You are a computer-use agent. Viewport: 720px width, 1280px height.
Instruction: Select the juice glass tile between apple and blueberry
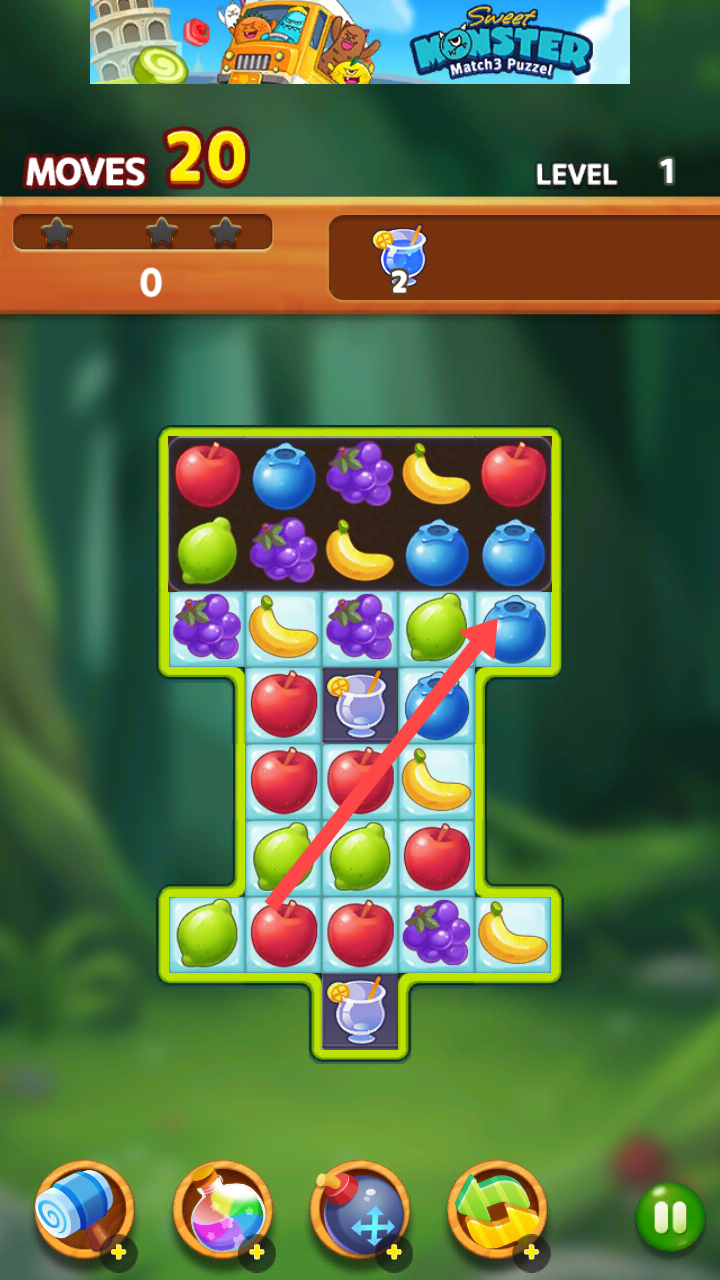click(360, 704)
